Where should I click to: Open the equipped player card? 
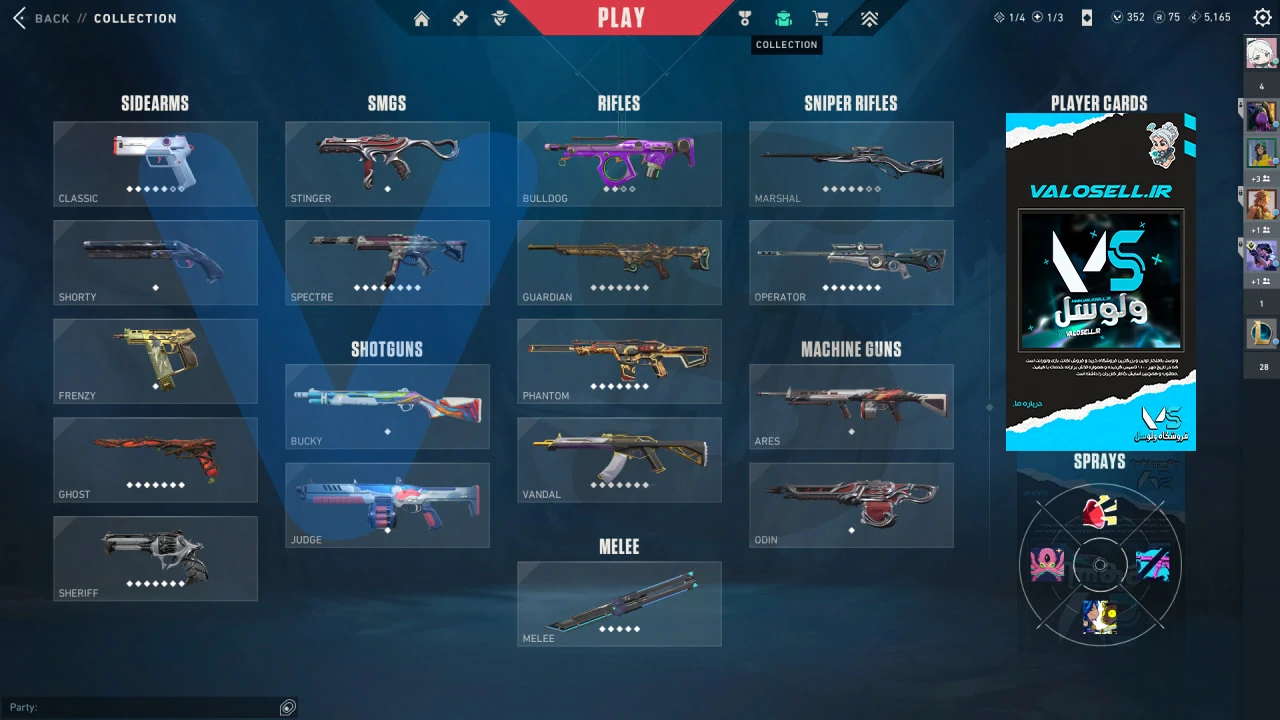point(1100,282)
